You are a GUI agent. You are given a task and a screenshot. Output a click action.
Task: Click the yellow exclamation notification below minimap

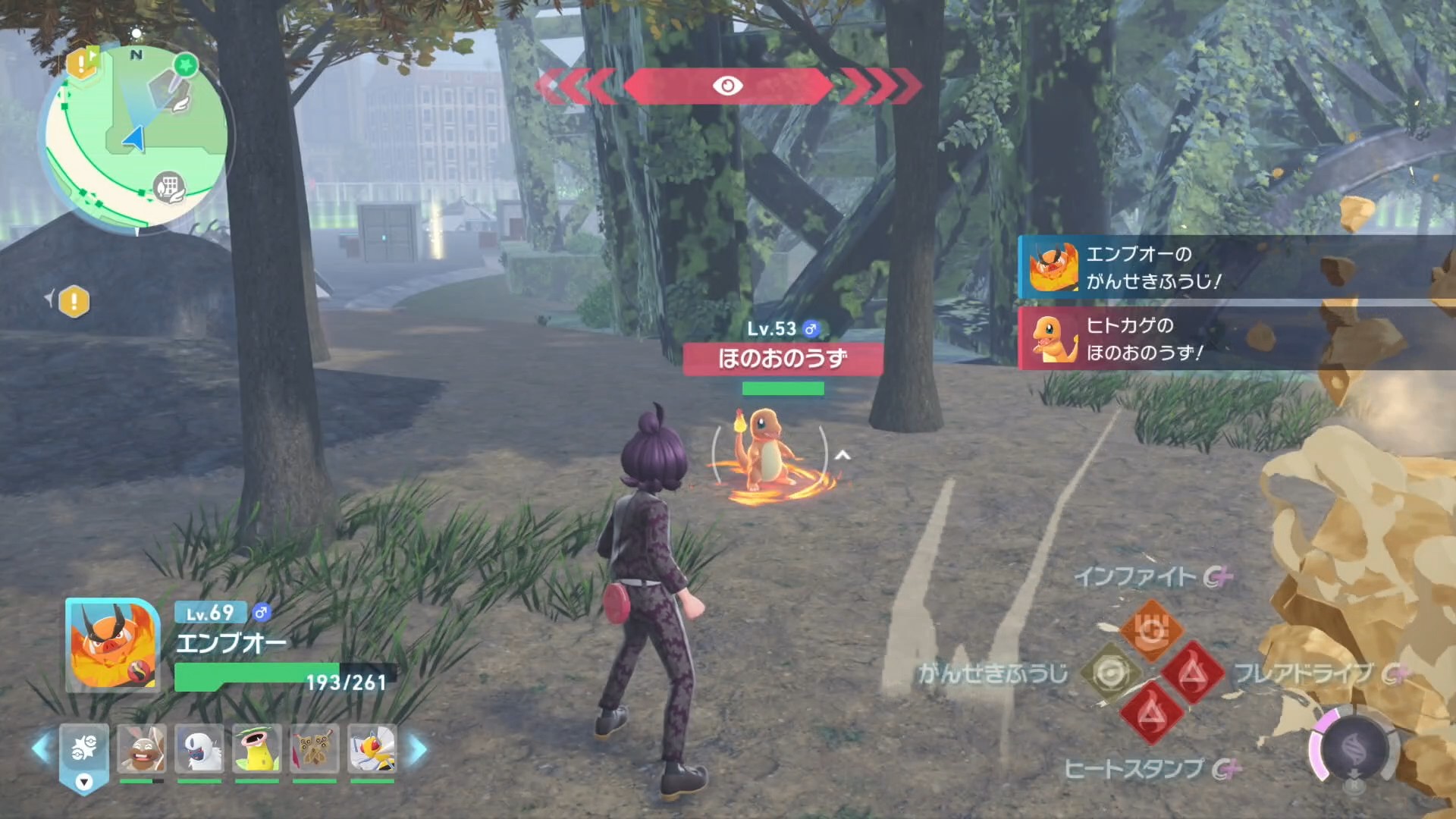click(x=74, y=302)
